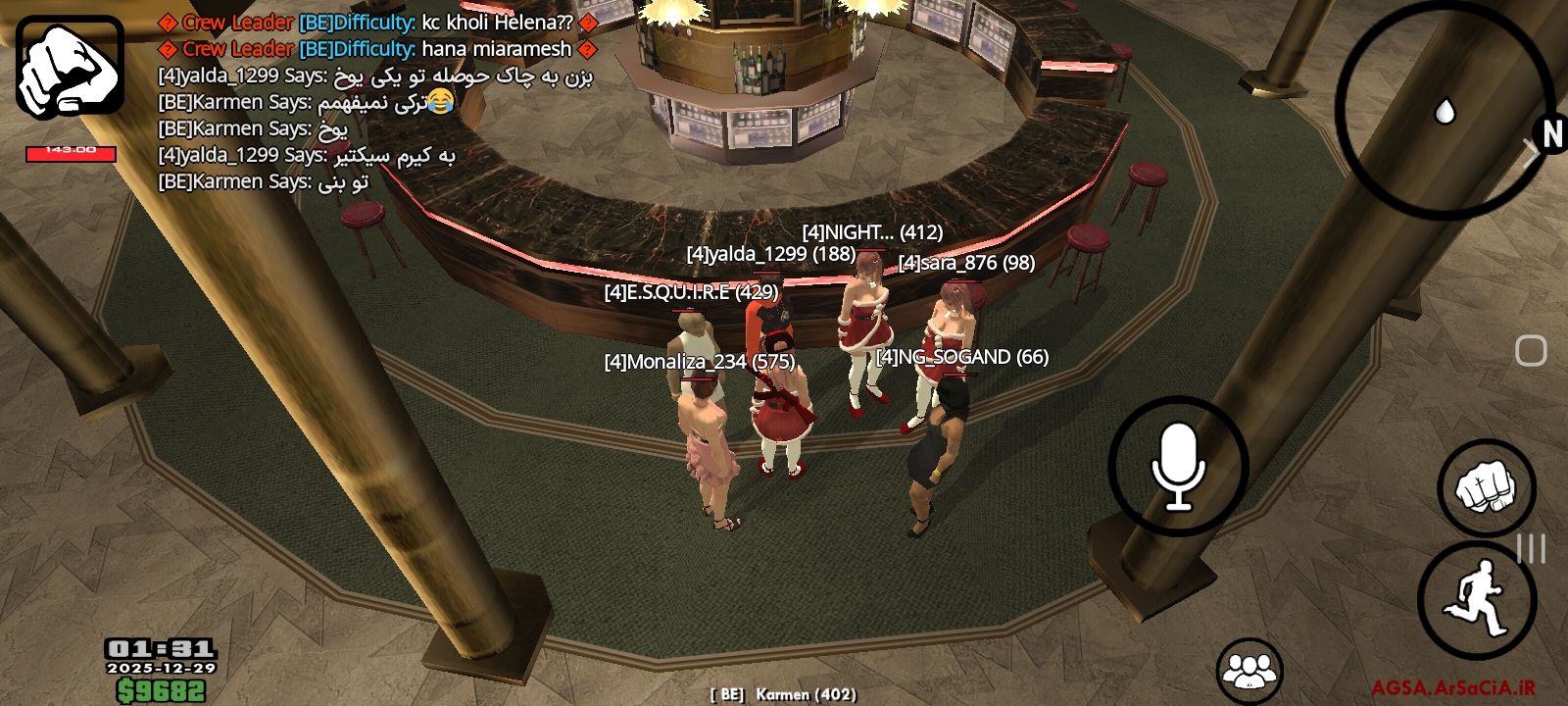Tap the Android back arrow
1568x706 pixels.
point(1531,152)
